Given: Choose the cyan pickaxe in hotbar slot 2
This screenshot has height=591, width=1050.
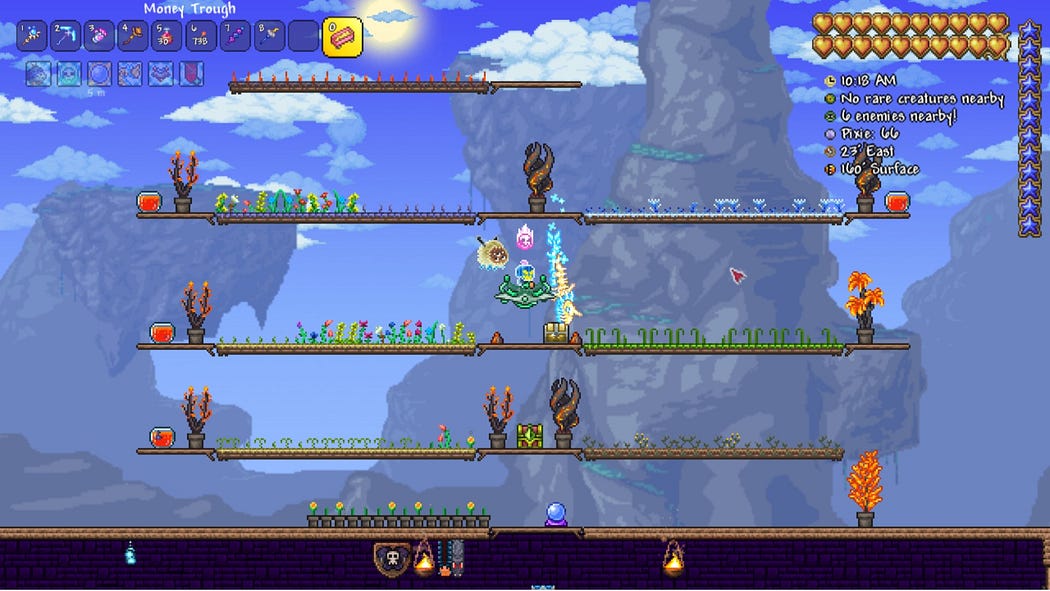Looking at the screenshot, I should pos(66,36).
